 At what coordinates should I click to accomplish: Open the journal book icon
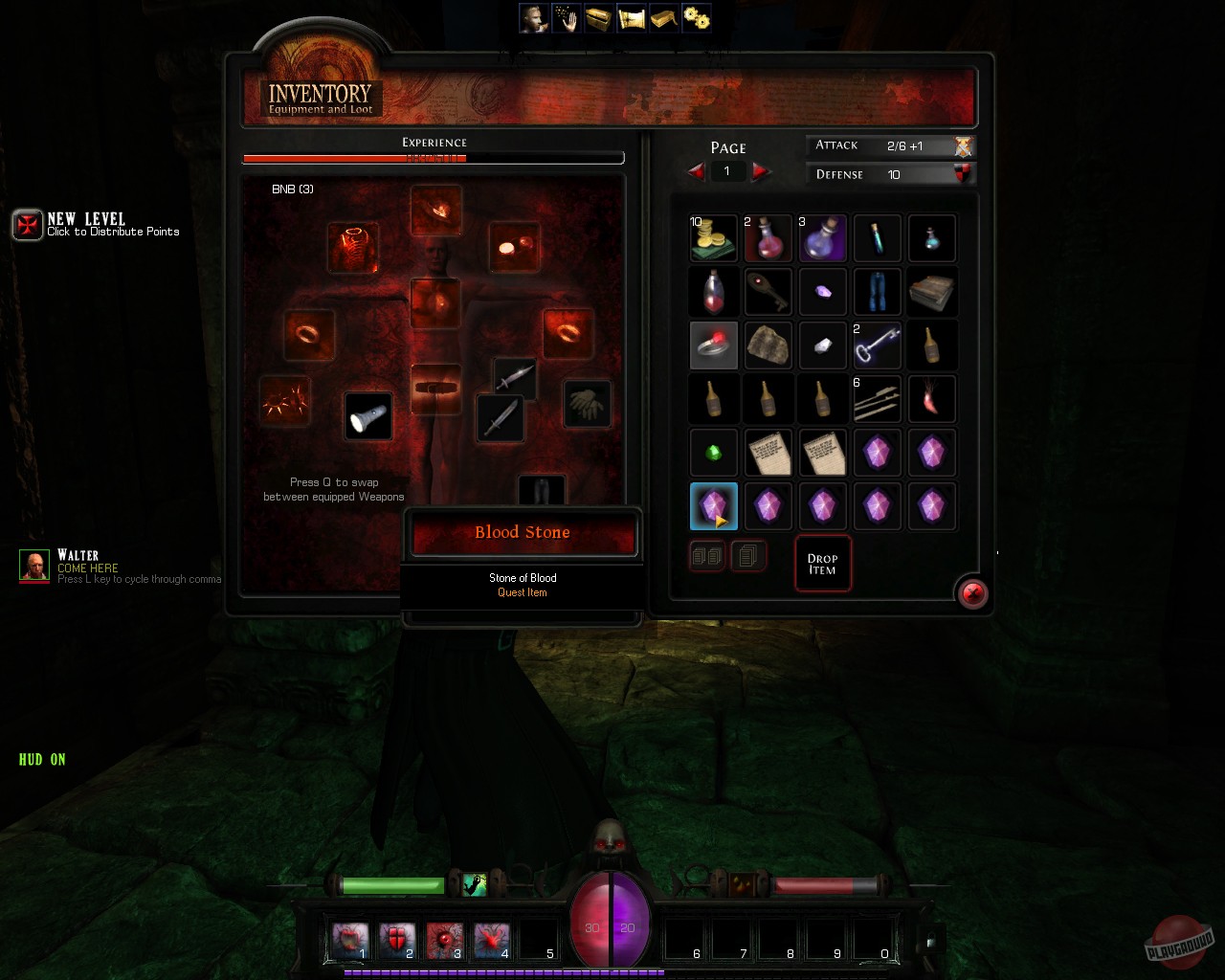pyautogui.click(x=663, y=17)
